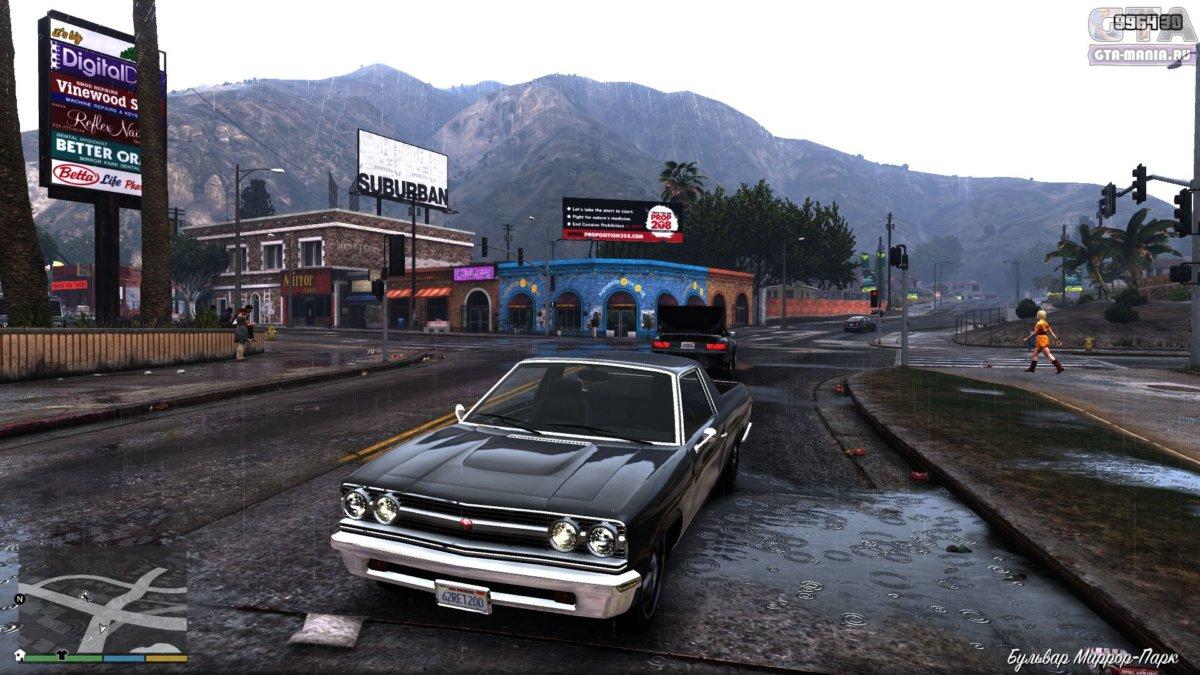
Task: Select the scissors barber blip on minimap
Action: [x=86, y=596]
